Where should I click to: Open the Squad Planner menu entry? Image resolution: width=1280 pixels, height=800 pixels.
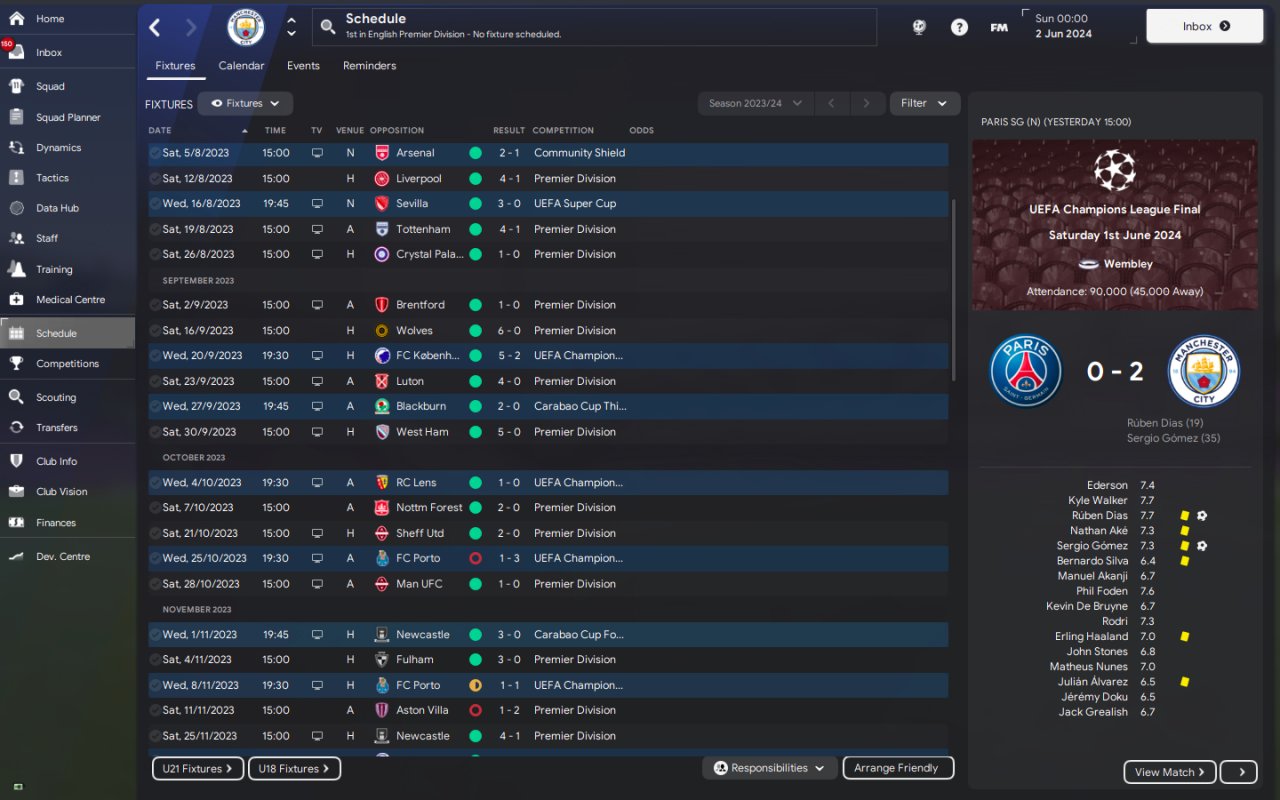click(68, 117)
